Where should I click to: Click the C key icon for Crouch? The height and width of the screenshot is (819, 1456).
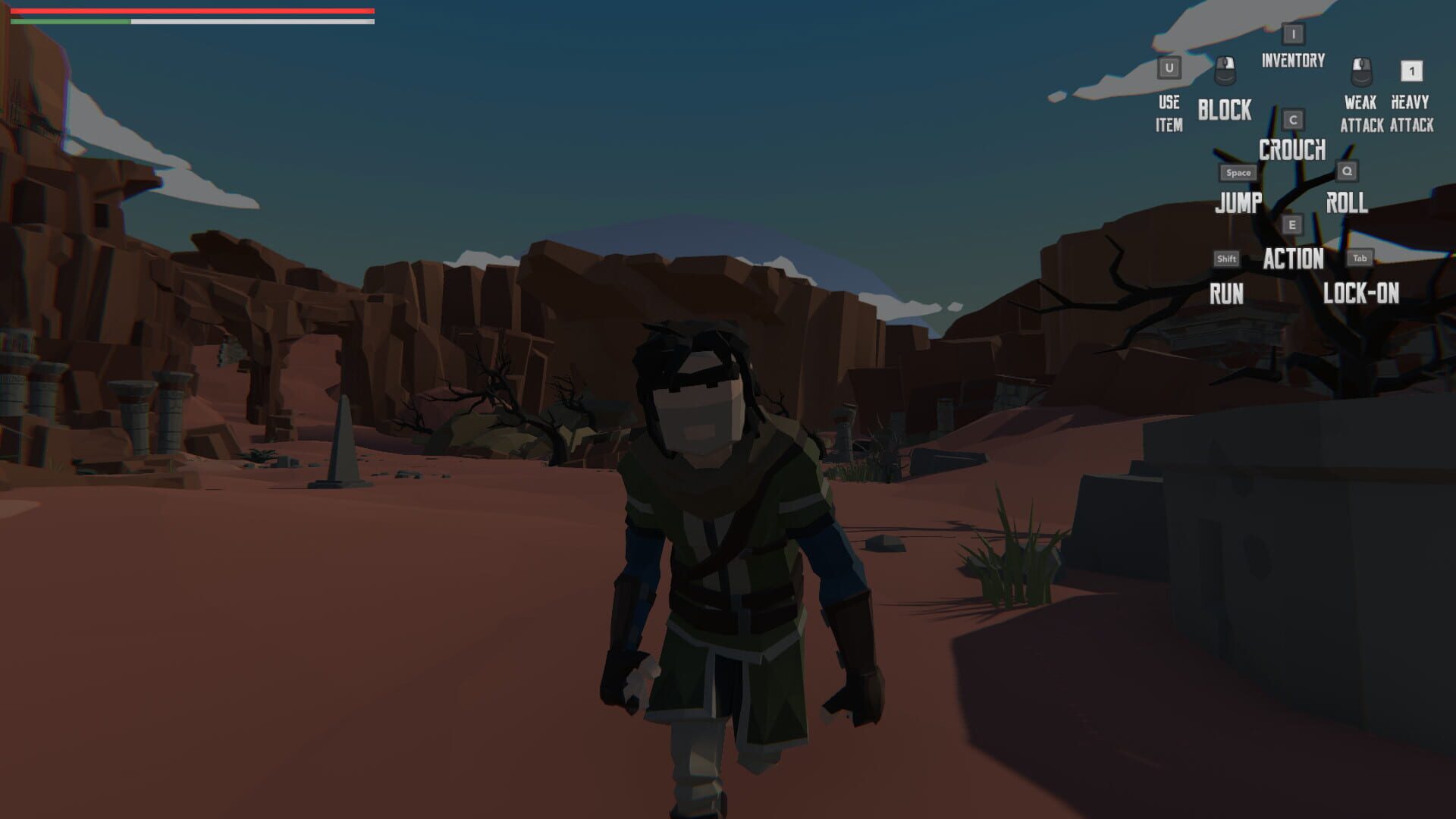point(1293,118)
